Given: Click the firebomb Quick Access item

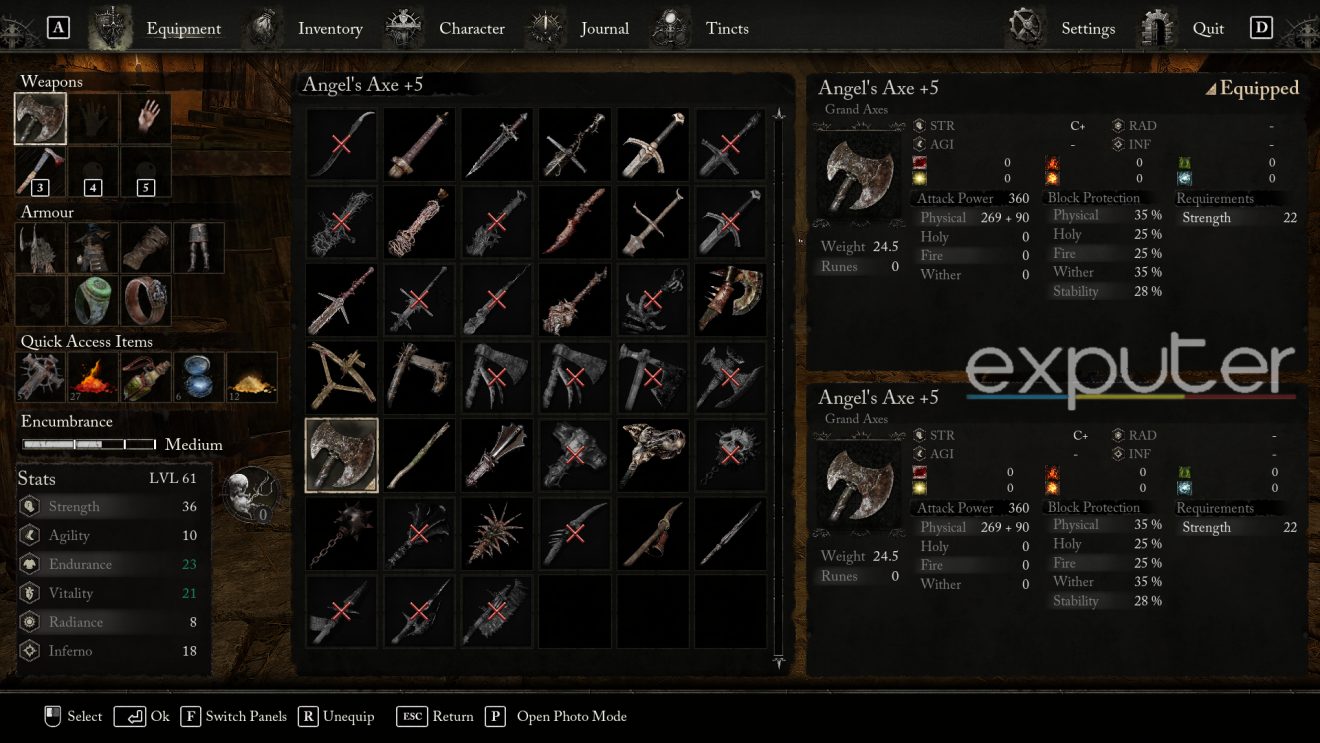Looking at the screenshot, I should (93, 377).
